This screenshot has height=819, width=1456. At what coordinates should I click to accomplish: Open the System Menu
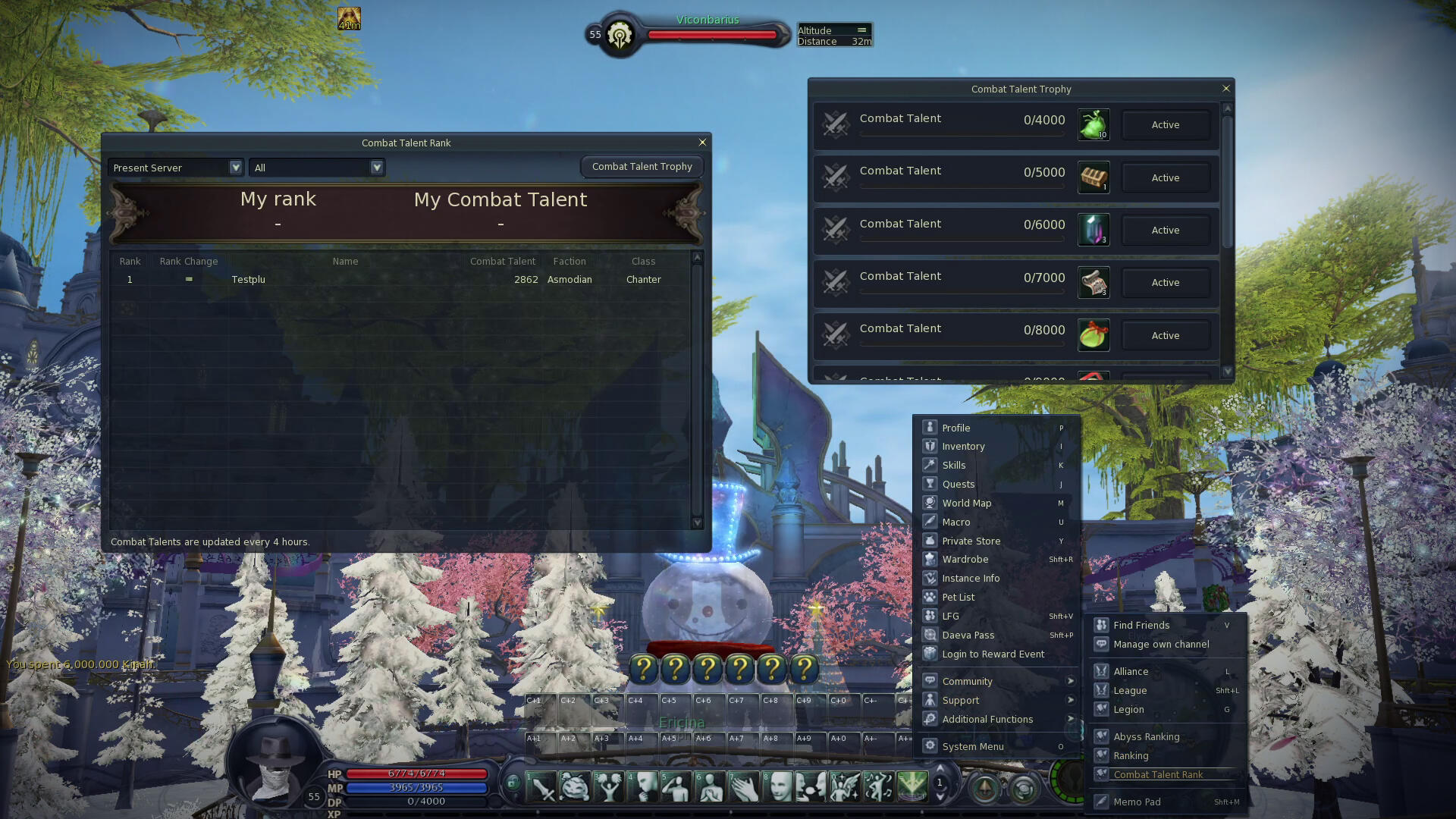tap(972, 747)
